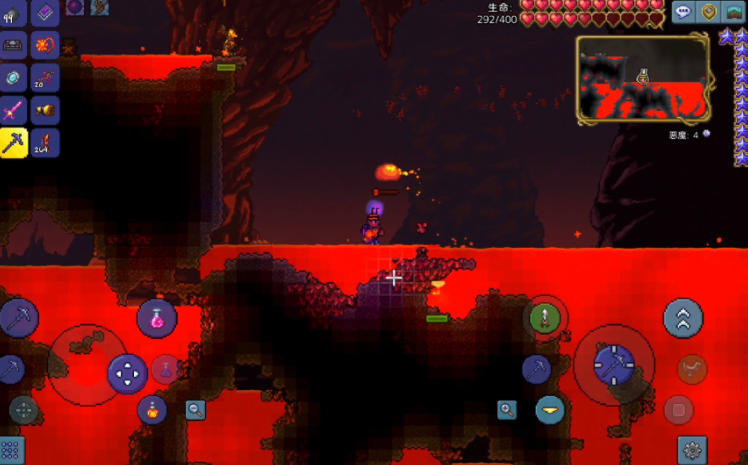The image size is (748, 465).
Task: Open the inventory grid button
Action: [12, 449]
